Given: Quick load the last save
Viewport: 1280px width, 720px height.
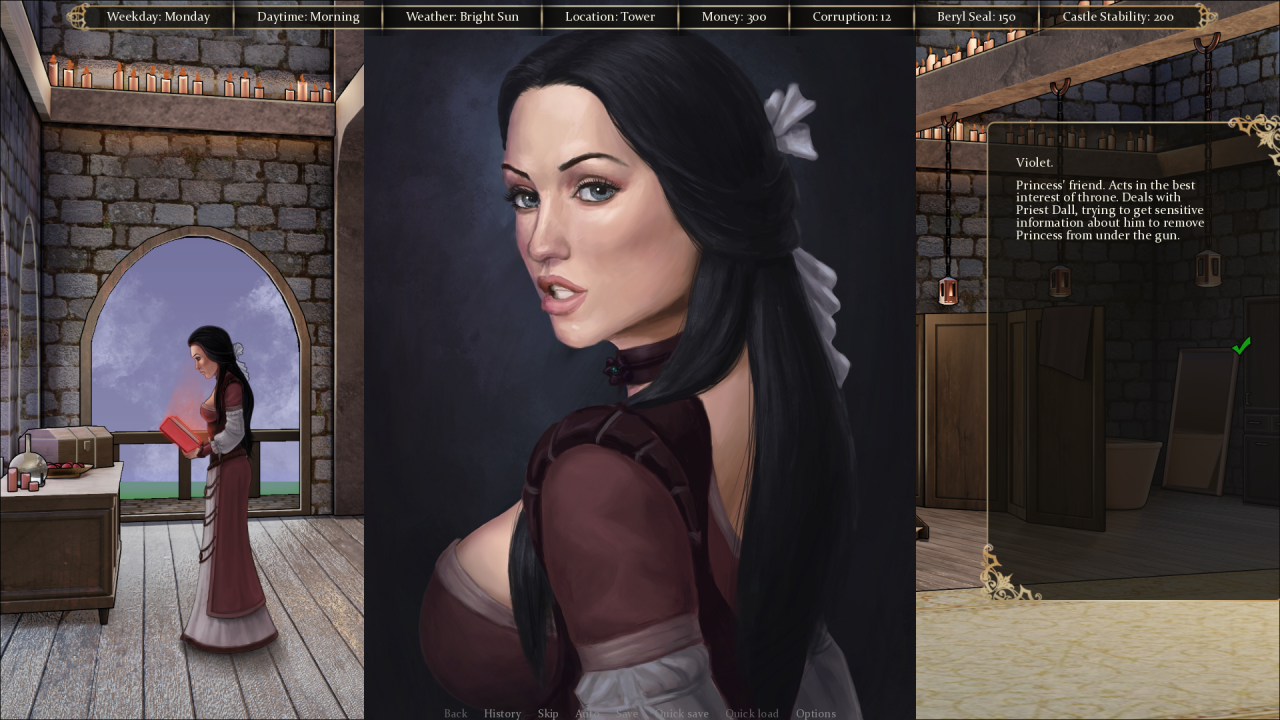Looking at the screenshot, I should [752, 713].
